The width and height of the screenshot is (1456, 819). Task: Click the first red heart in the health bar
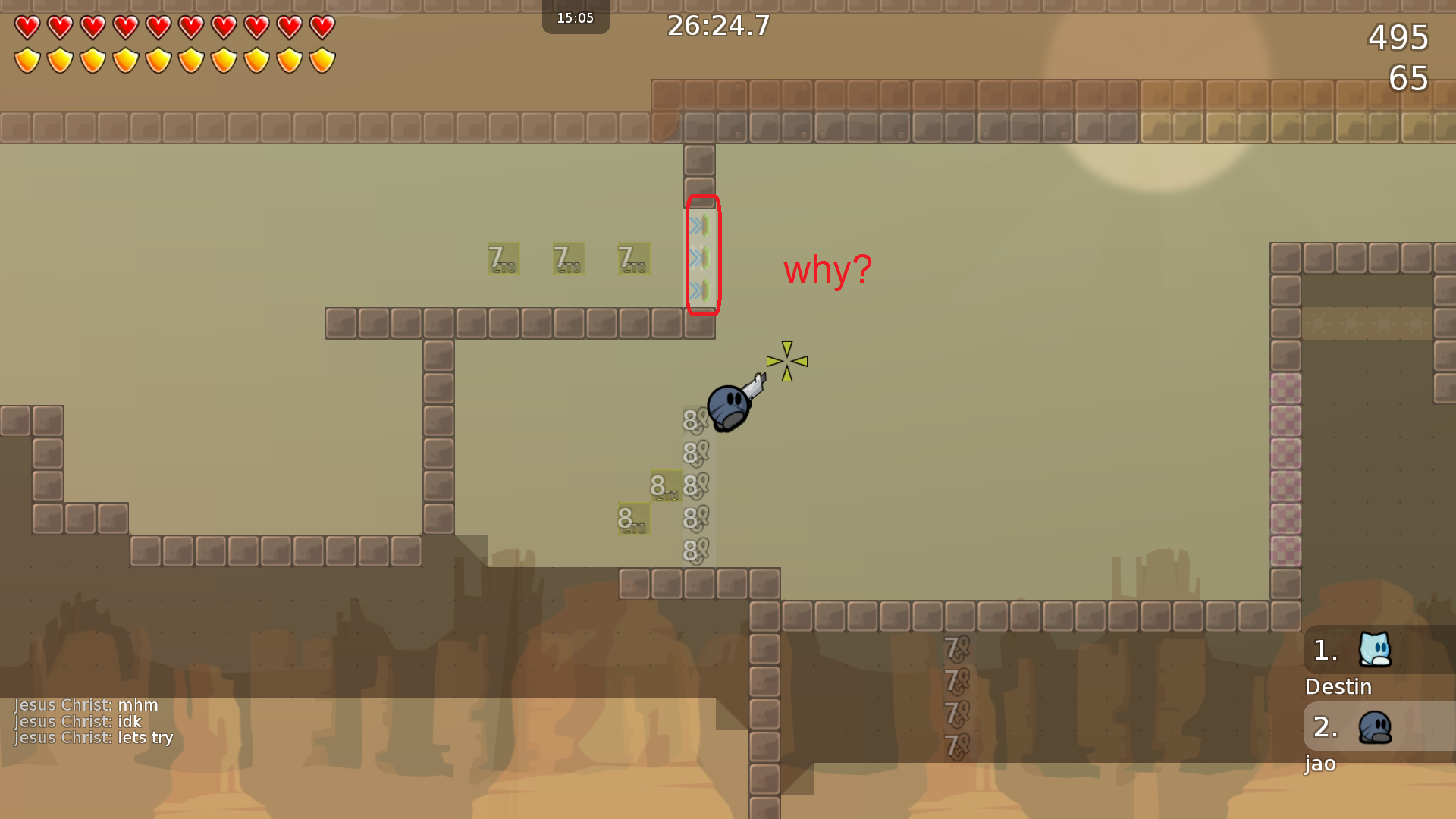[27, 26]
